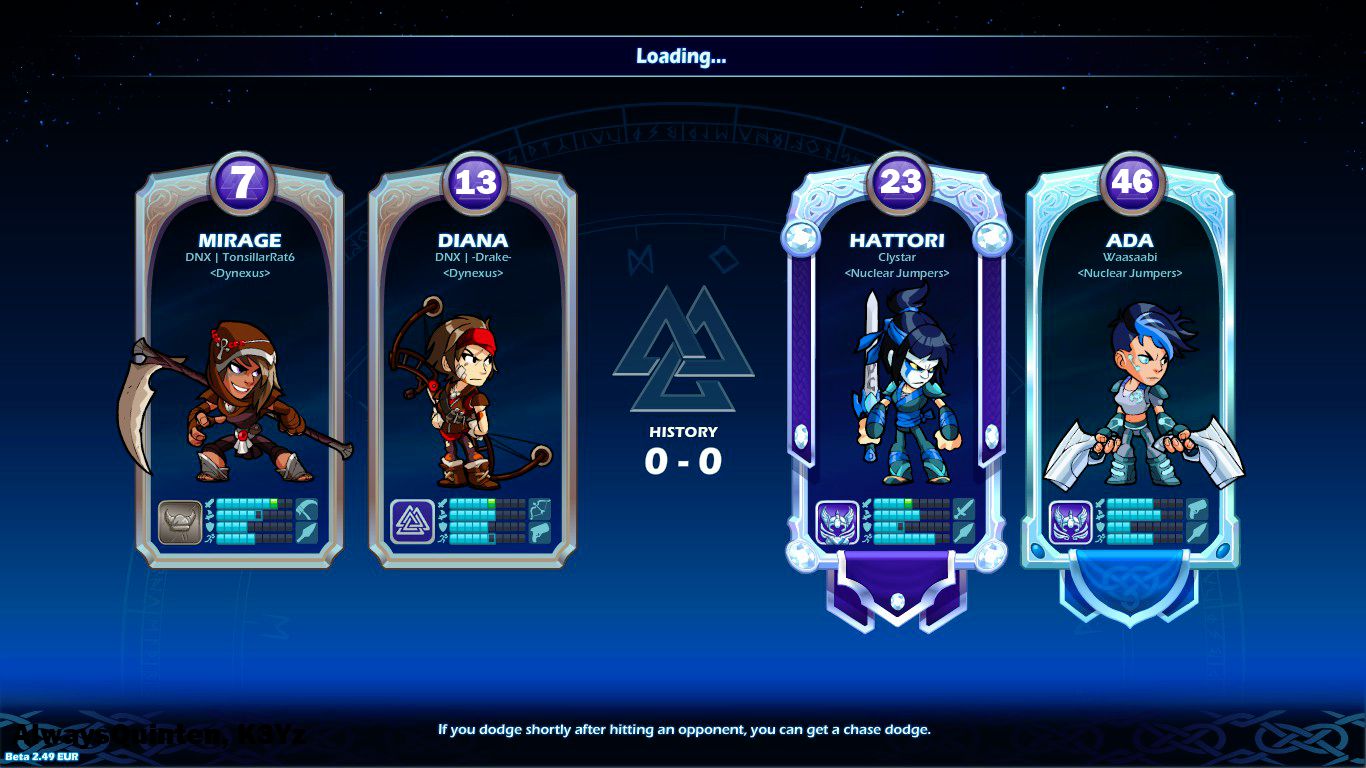Select the valknut emblem on Diana's card

(x=413, y=520)
